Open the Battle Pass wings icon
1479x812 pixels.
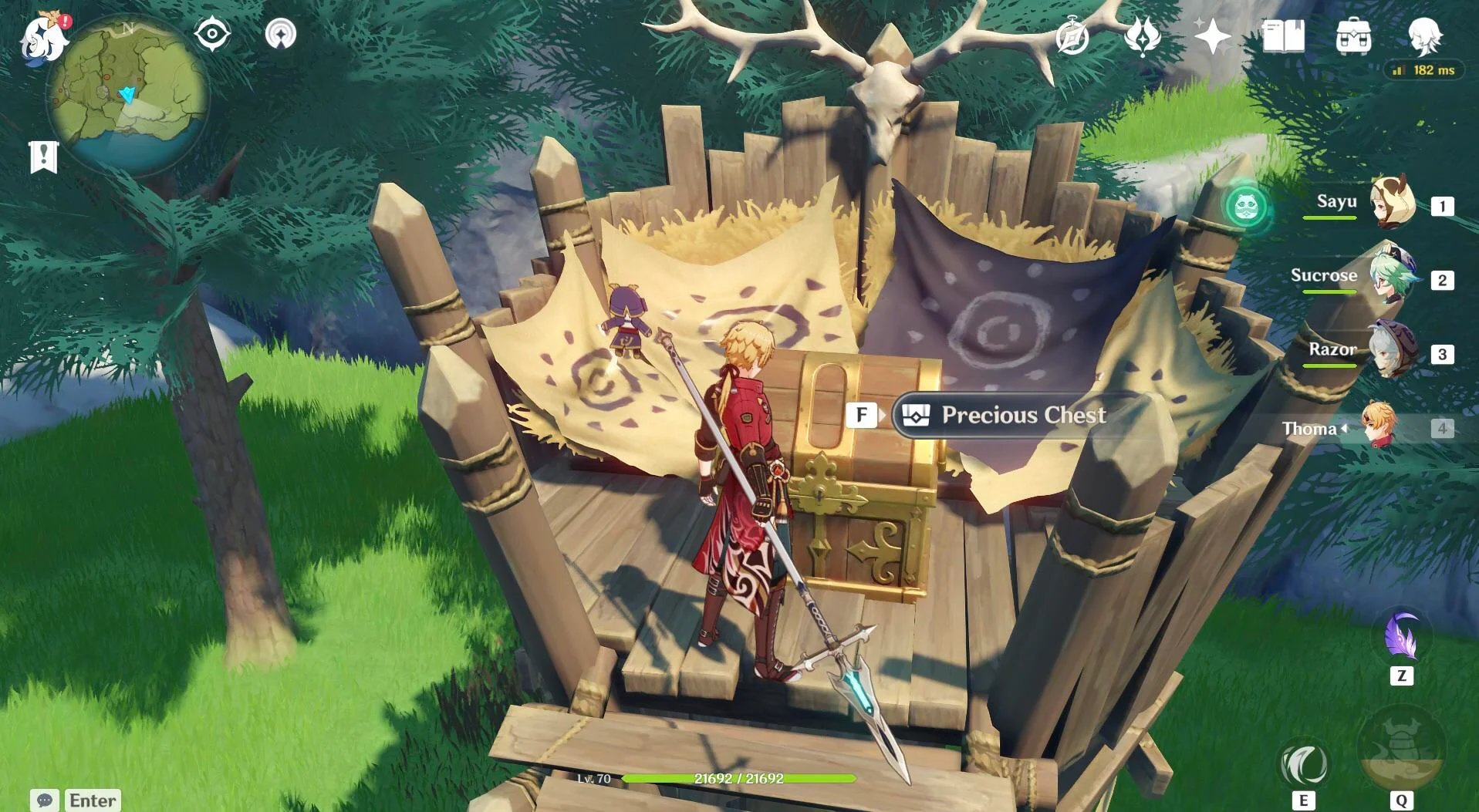click(x=1143, y=33)
